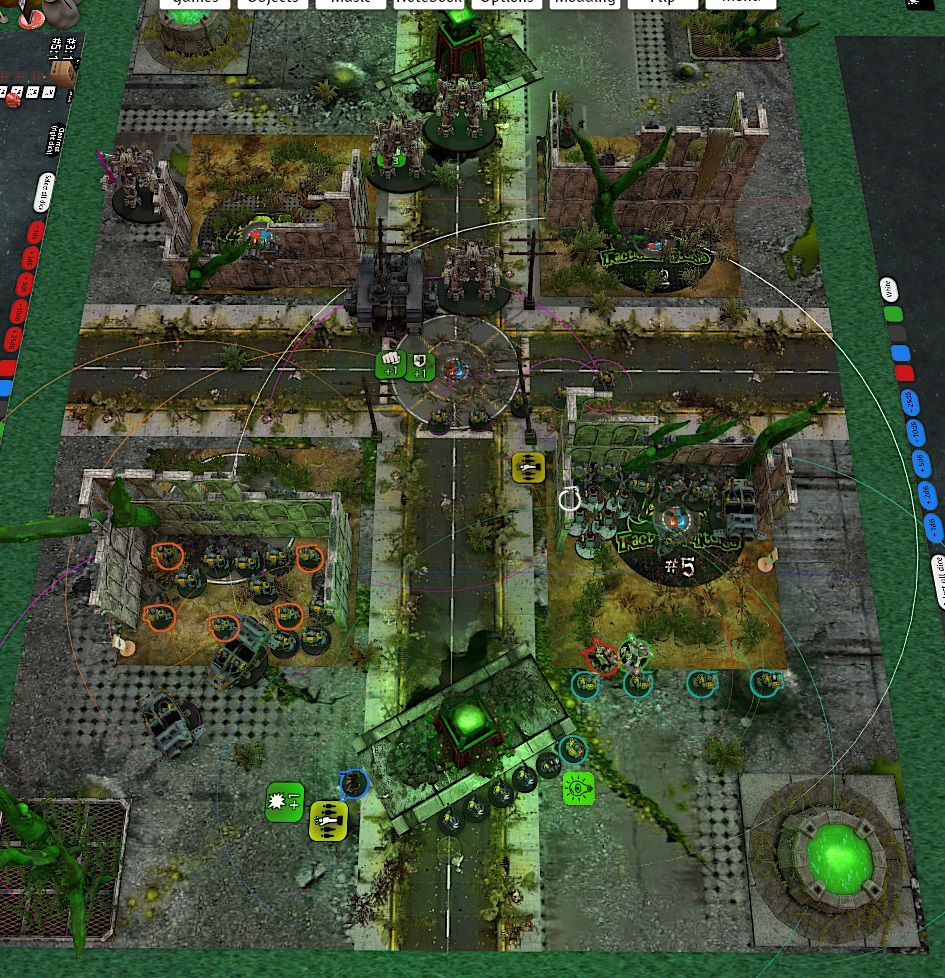Choose the red dice color swatch on right

point(905,373)
